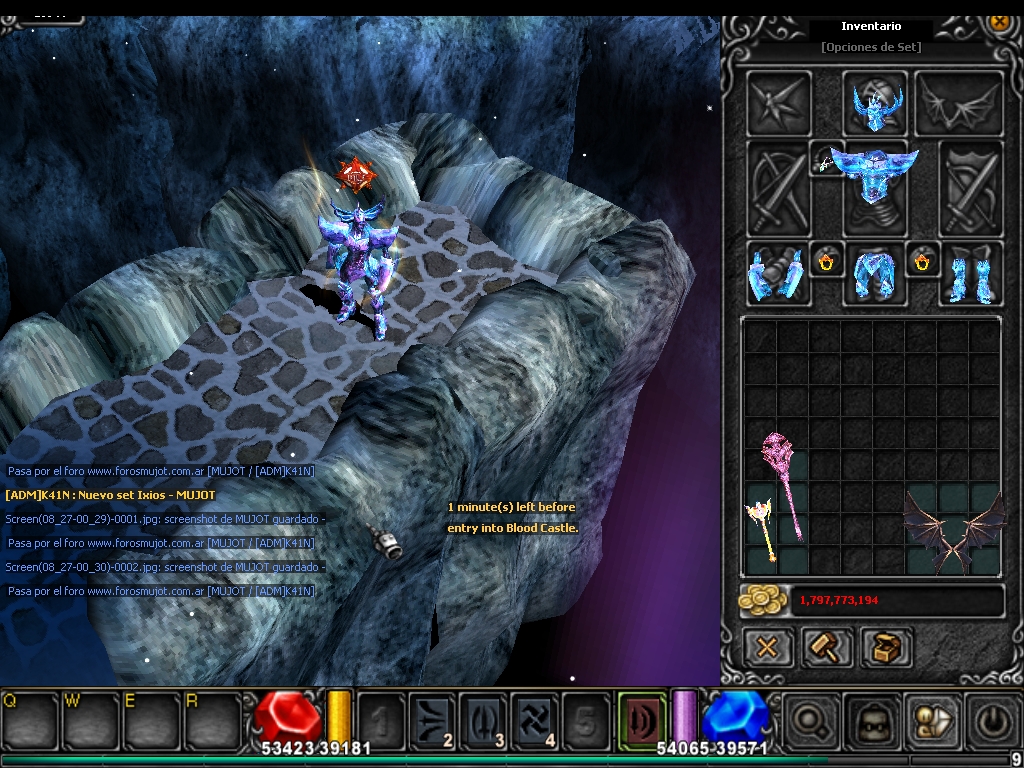Pick the small golden scepter in inventory
Image resolution: width=1024 pixels, height=768 pixels.
coord(762,530)
